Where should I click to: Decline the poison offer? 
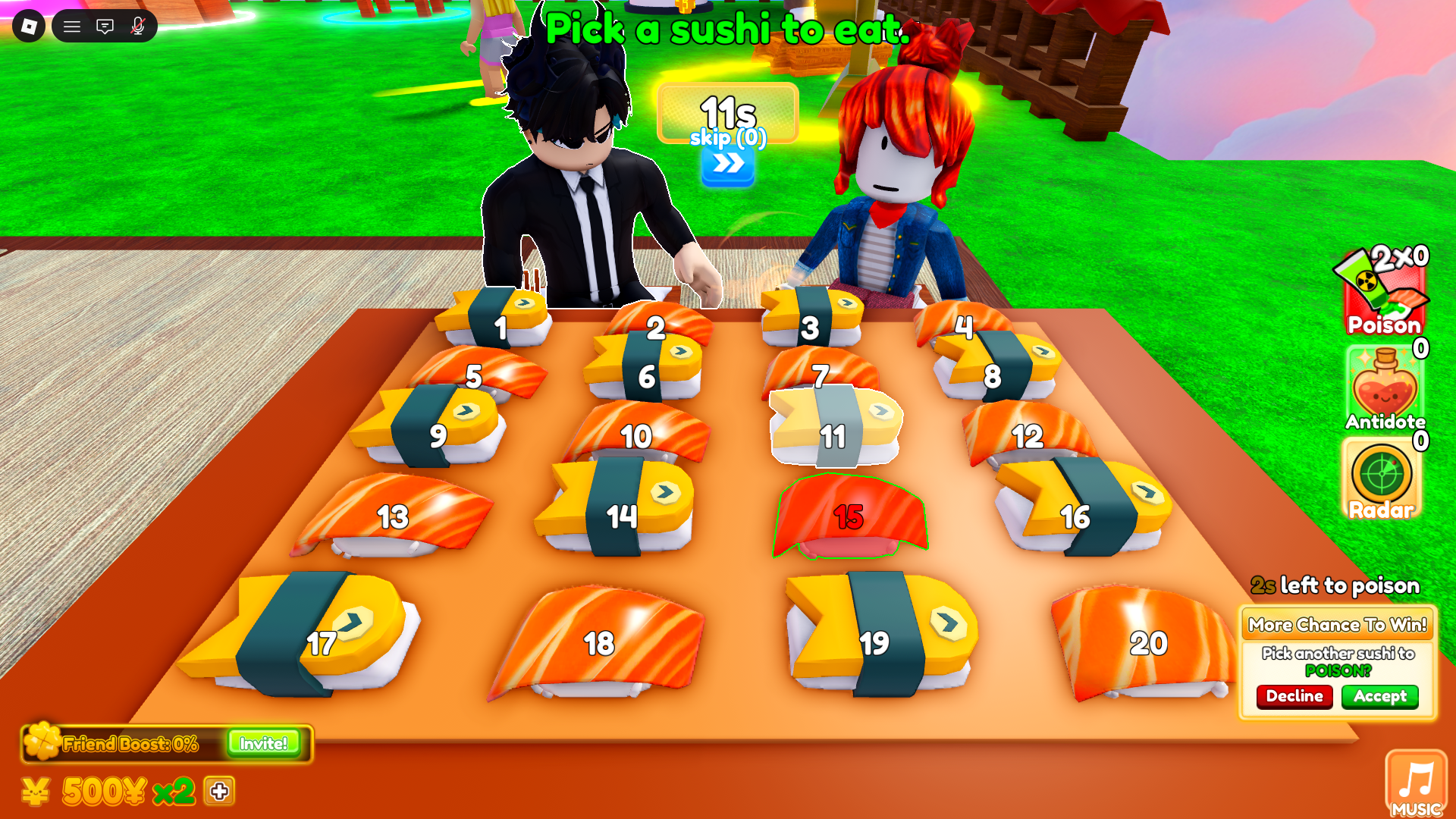[1294, 697]
